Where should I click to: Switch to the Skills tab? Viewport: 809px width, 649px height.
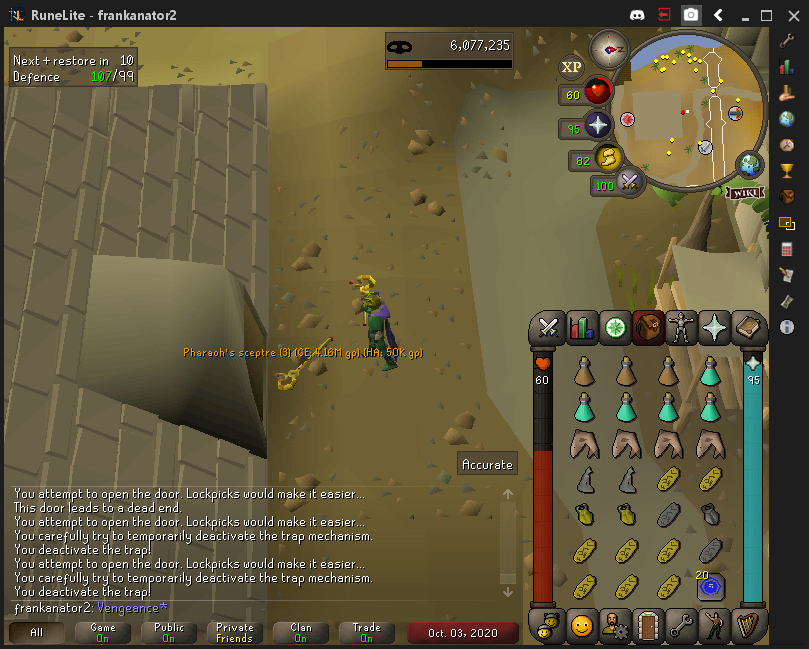point(581,327)
